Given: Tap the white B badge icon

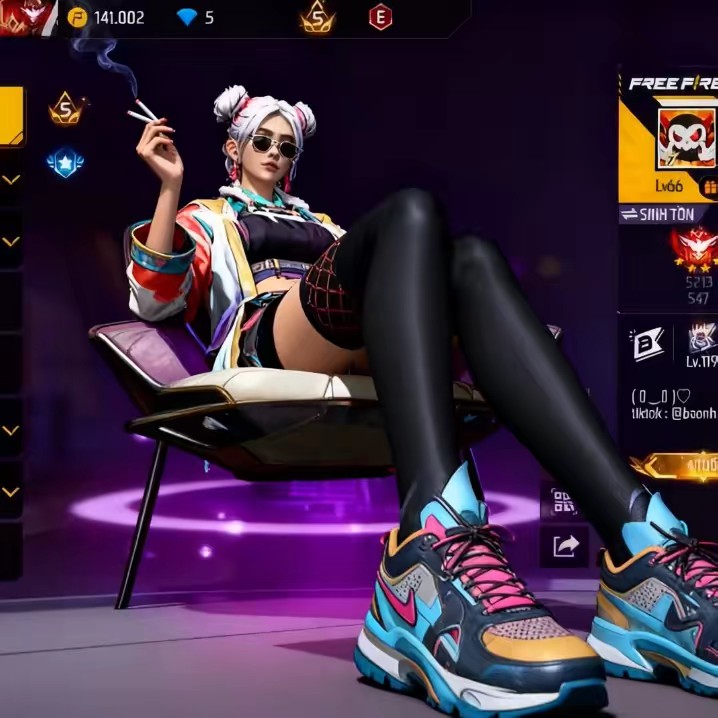Looking at the screenshot, I should click(x=646, y=344).
